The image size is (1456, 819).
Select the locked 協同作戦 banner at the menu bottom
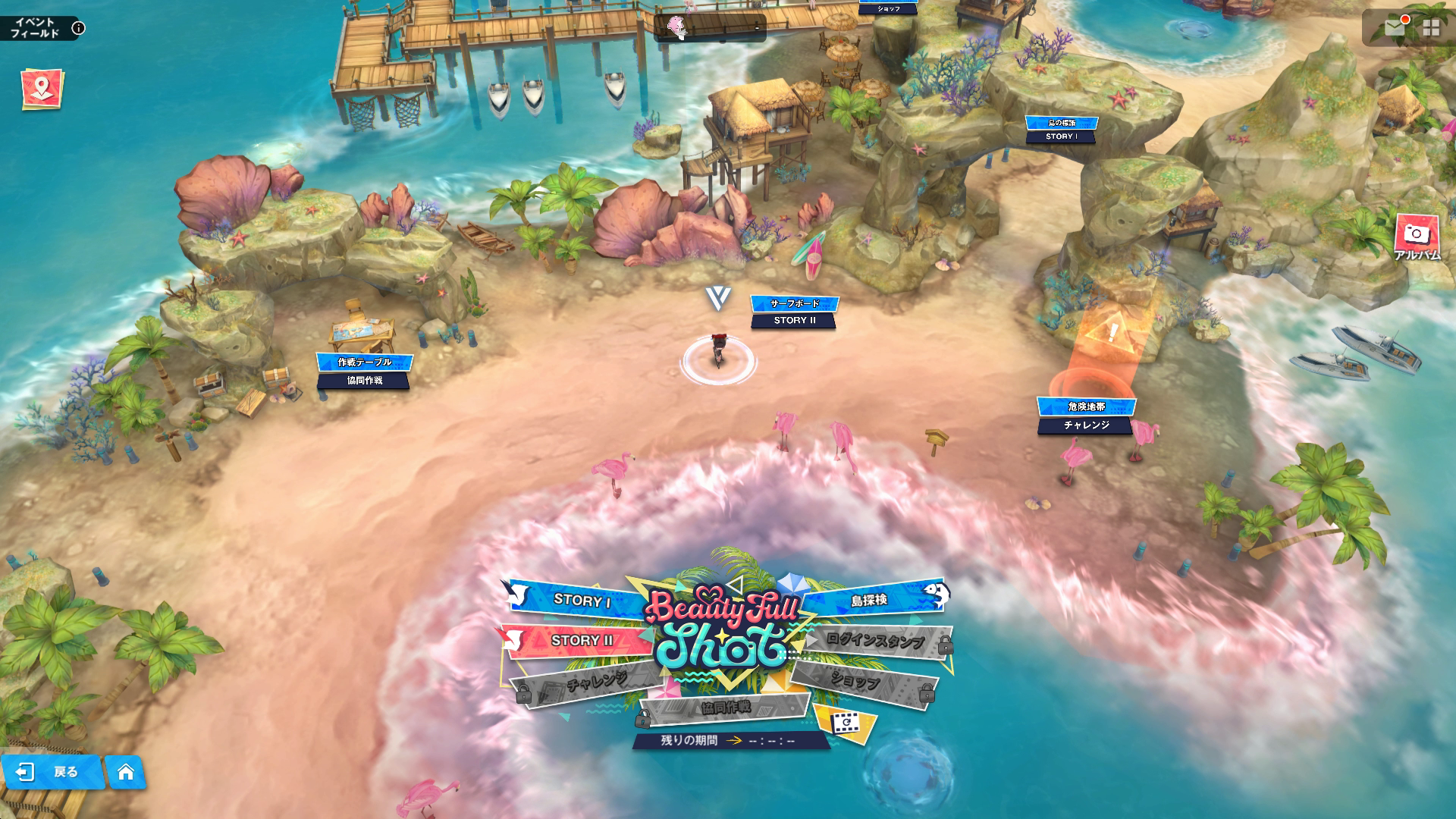click(725, 708)
